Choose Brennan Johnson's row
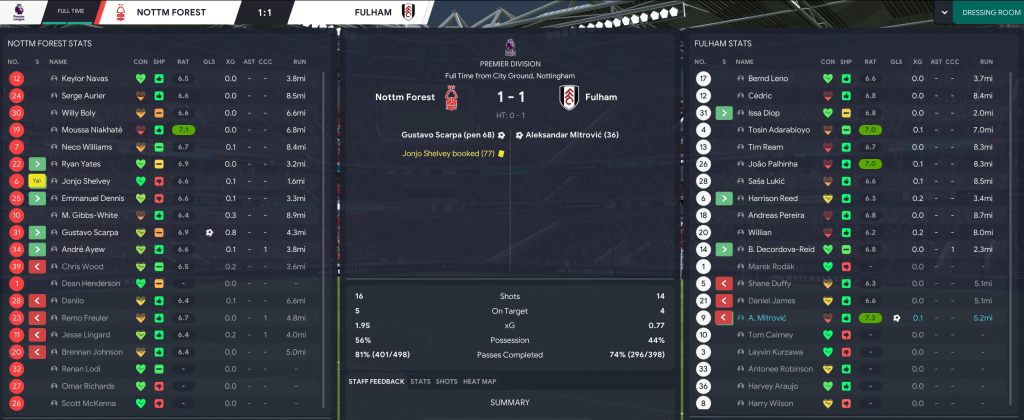Viewport: 1024px width, 420px height. click(x=91, y=352)
